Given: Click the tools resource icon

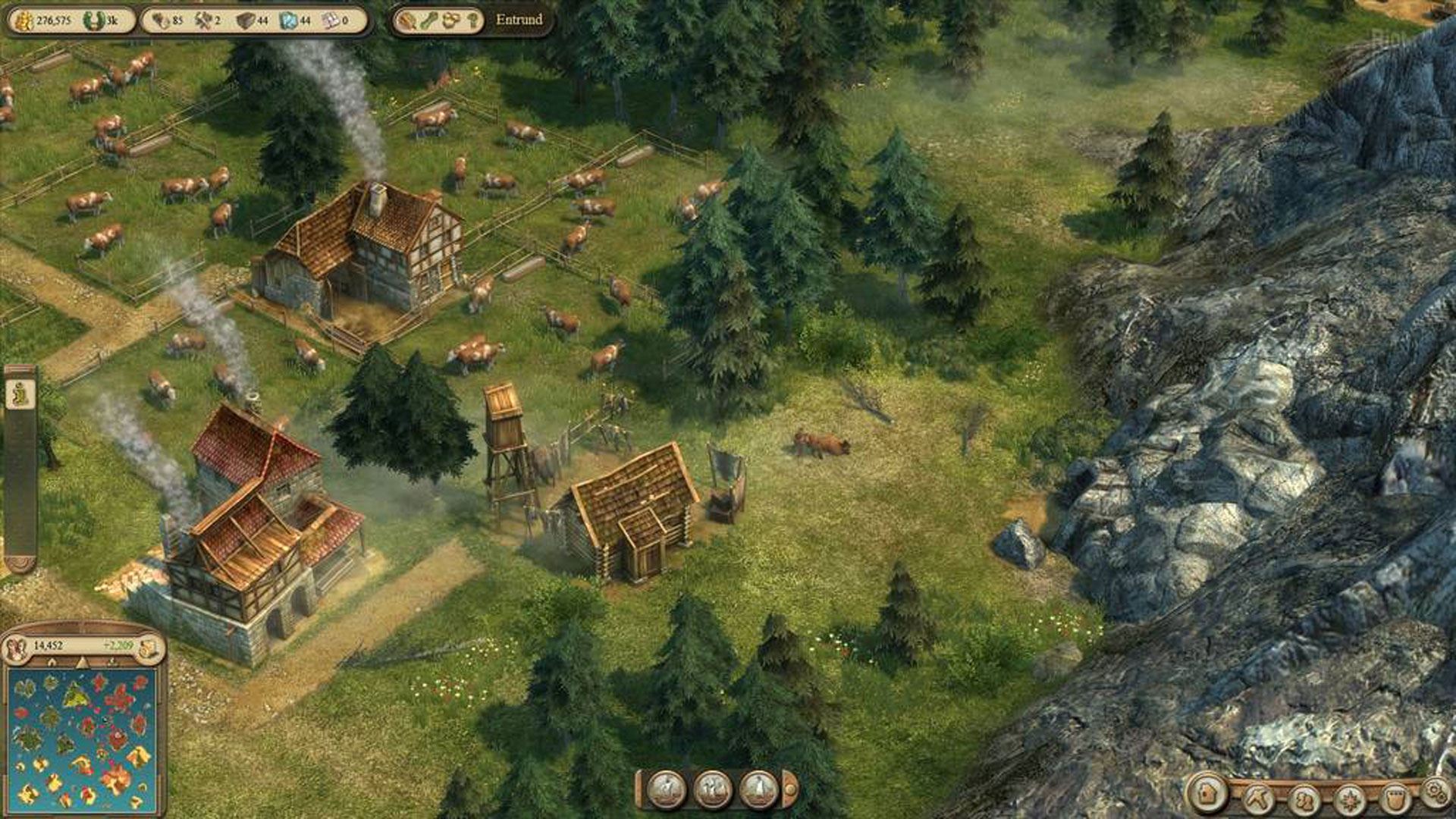Looking at the screenshot, I should click(202, 20).
